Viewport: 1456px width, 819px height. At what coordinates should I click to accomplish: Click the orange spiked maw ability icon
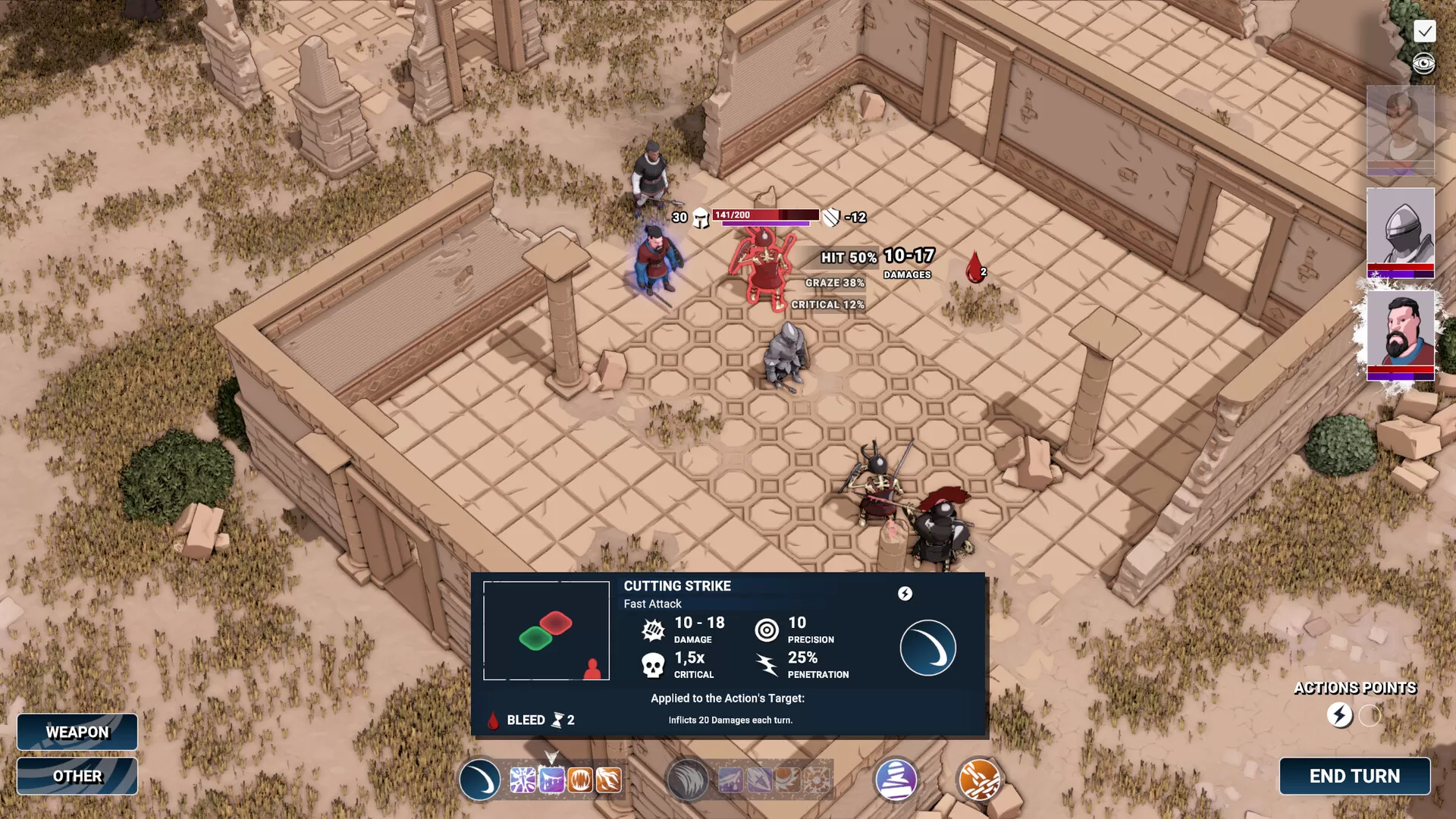click(x=579, y=779)
